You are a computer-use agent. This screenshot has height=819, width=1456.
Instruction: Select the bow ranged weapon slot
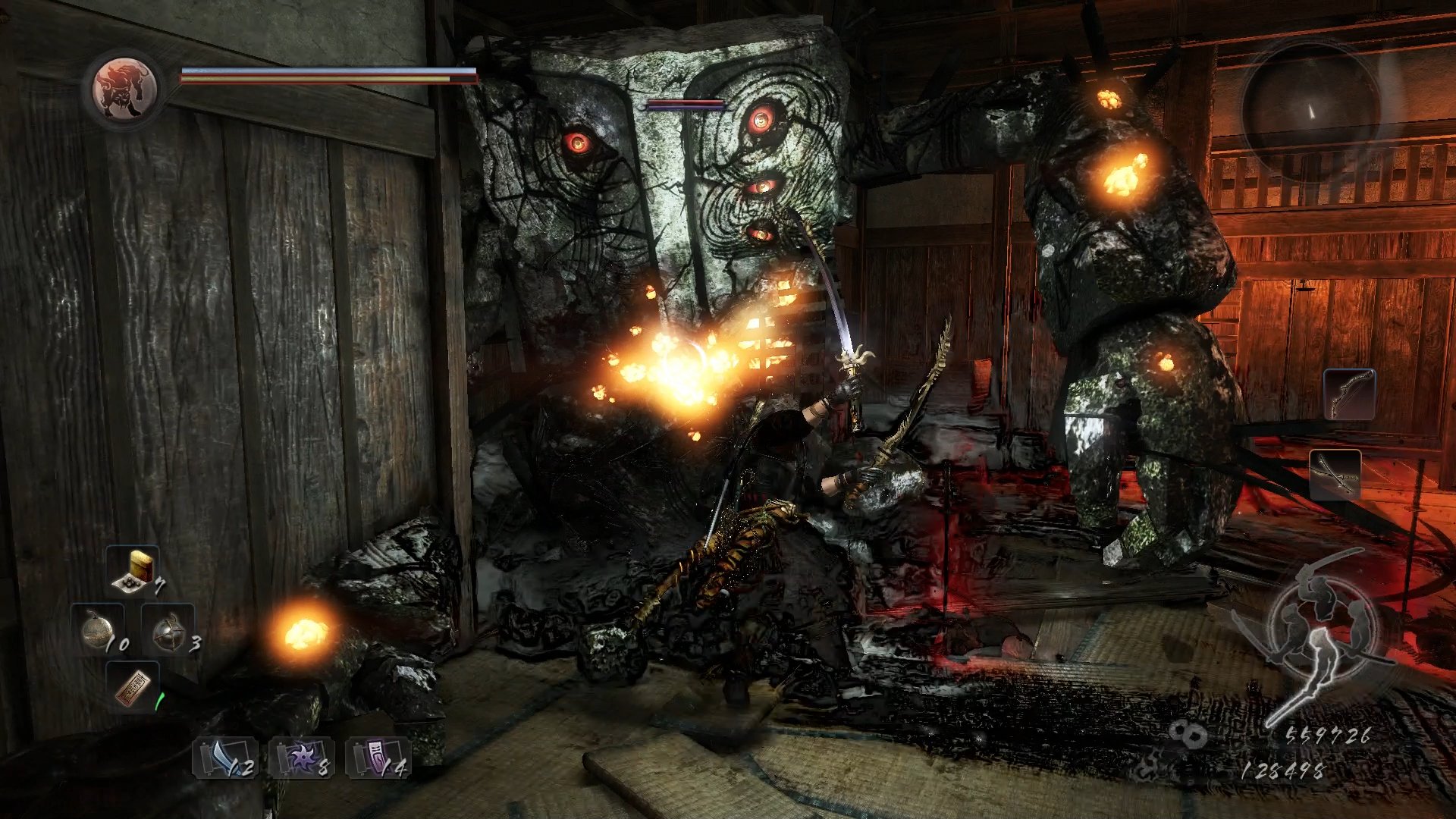pyautogui.click(x=1349, y=394)
